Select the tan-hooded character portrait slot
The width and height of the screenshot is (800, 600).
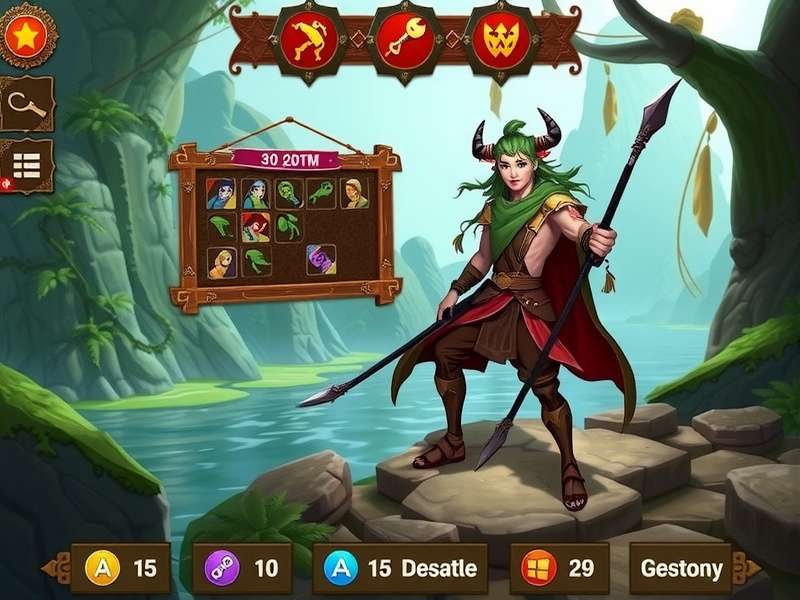(x=354, y=193)
